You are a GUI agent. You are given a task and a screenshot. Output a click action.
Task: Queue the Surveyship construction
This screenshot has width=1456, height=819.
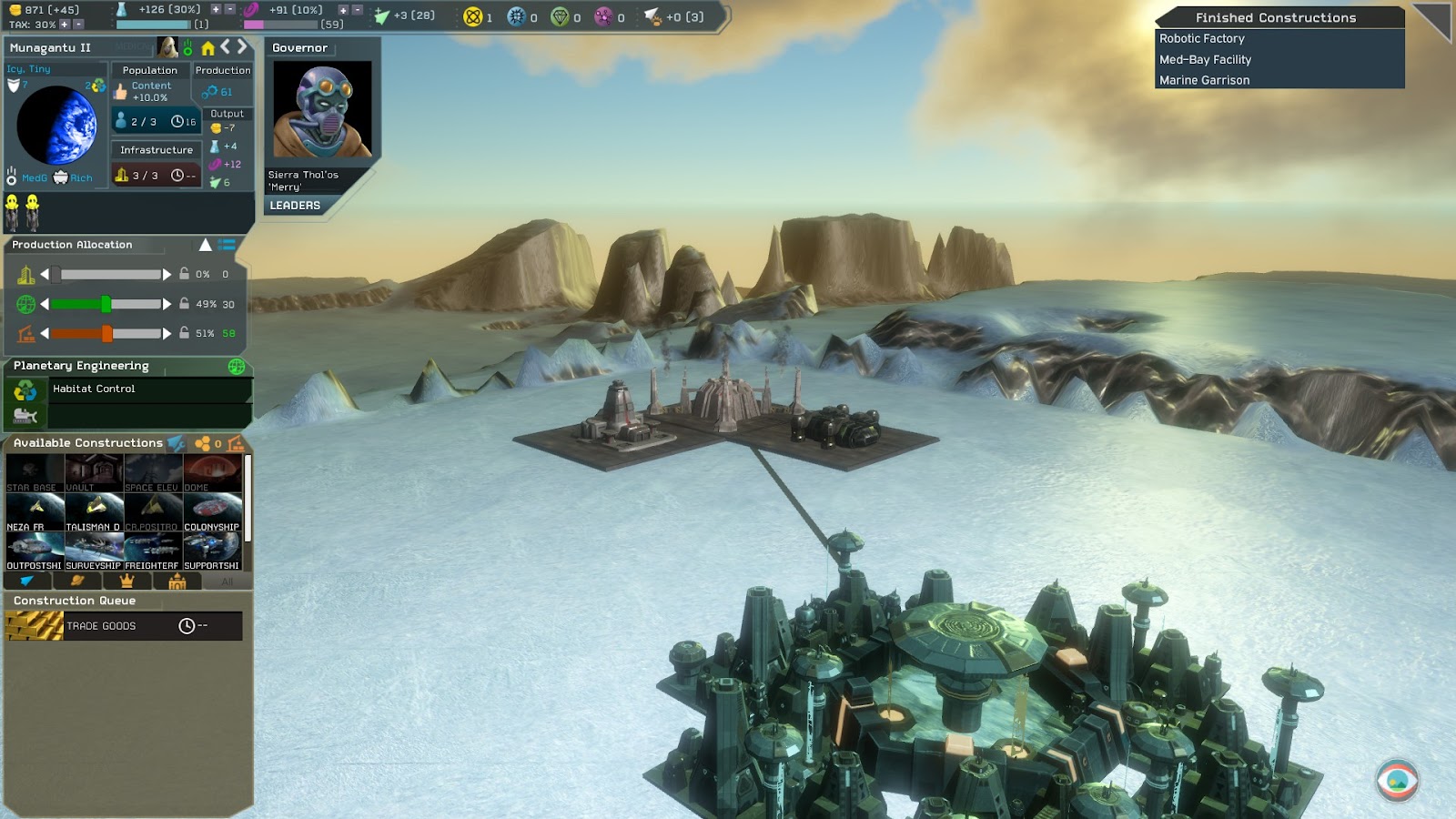pos(94,551)
